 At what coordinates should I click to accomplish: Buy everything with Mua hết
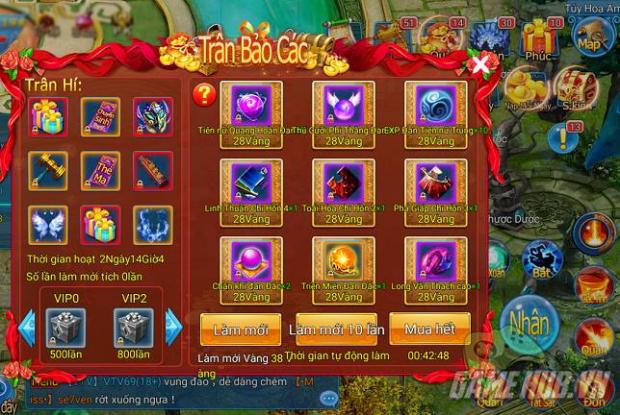point(429,329)
